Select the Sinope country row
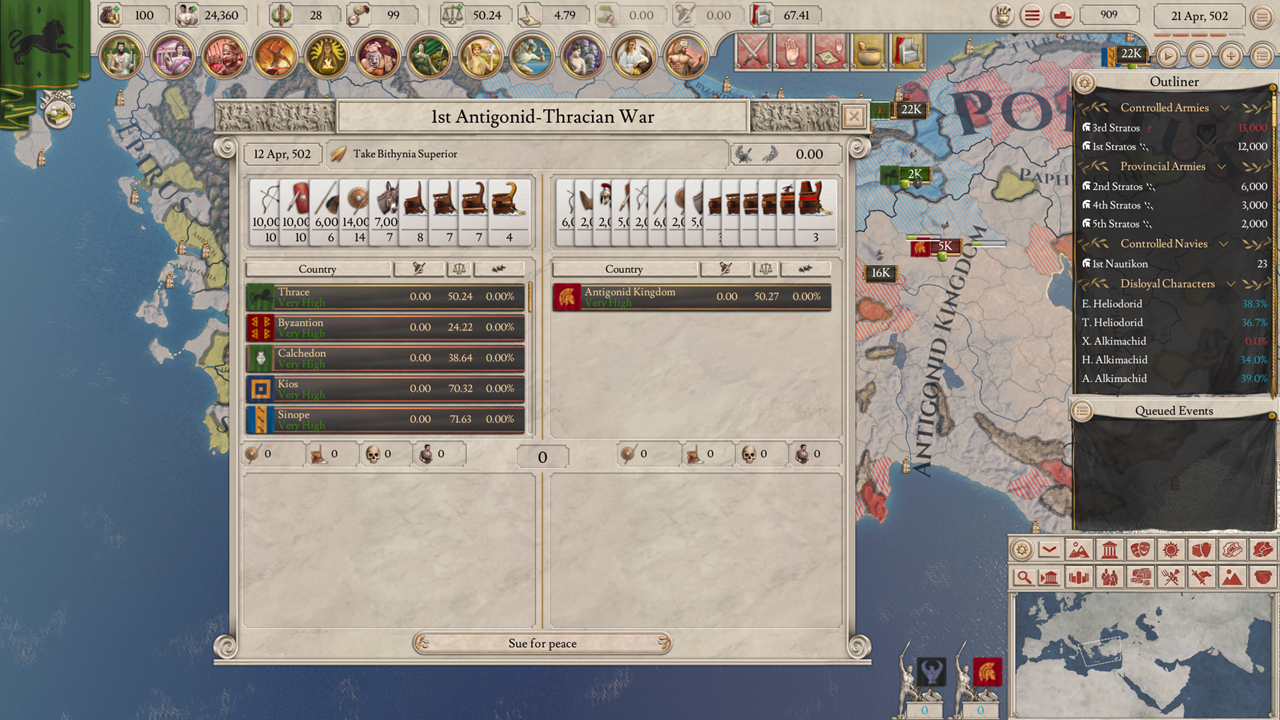1280x720 pixels. pyautogui.click(x=386, y=419)
